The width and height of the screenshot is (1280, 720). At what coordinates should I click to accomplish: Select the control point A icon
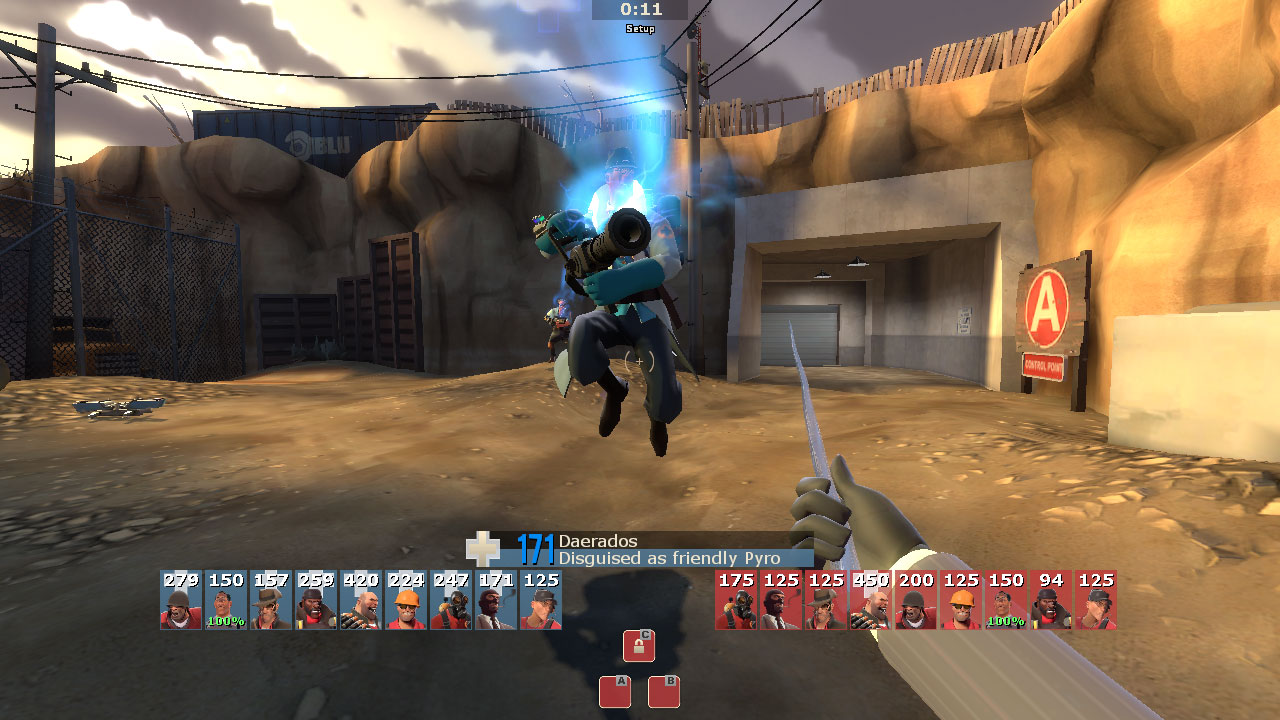pos(615,692)
